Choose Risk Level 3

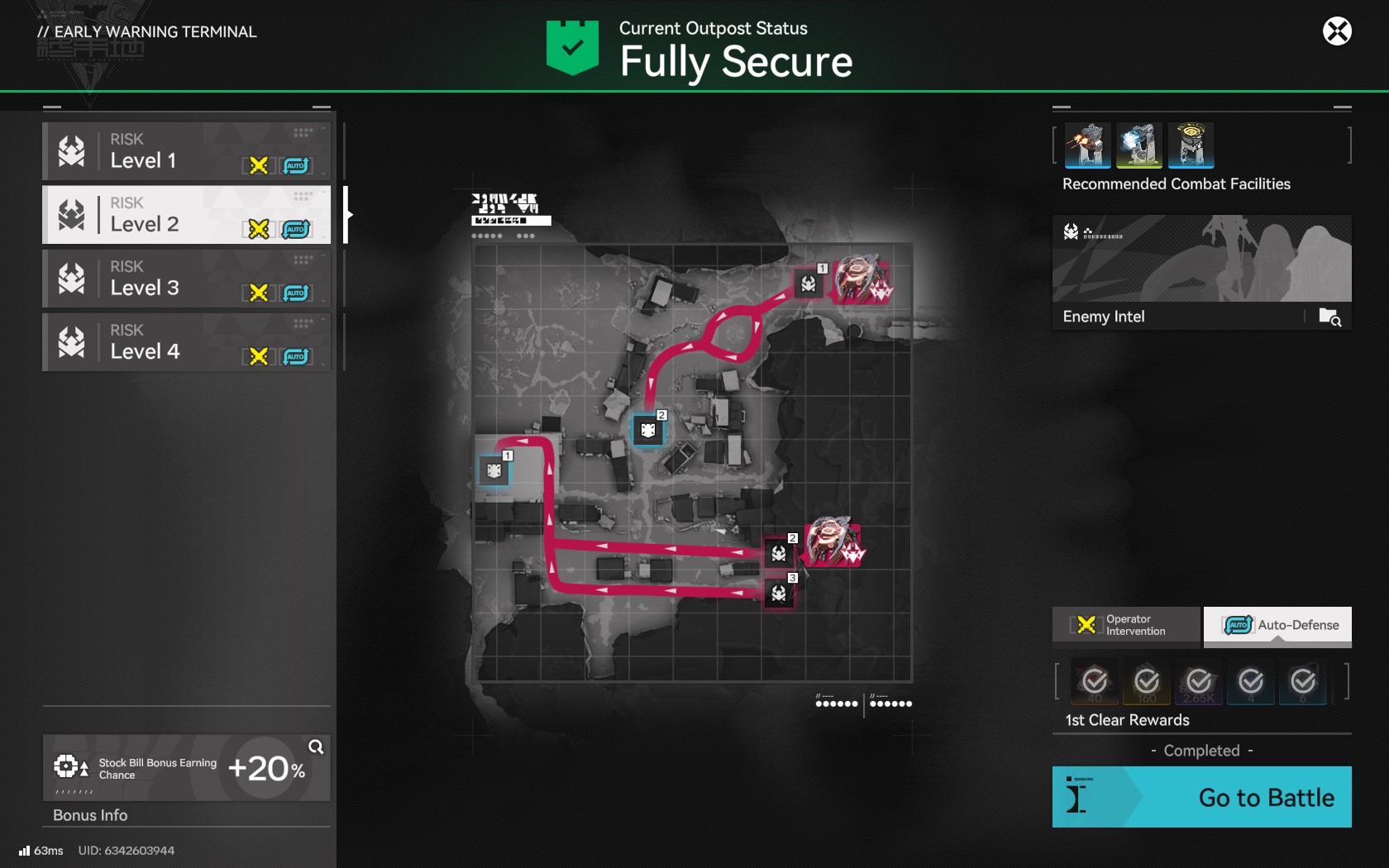pyautogui.click(x=187, y=279)
